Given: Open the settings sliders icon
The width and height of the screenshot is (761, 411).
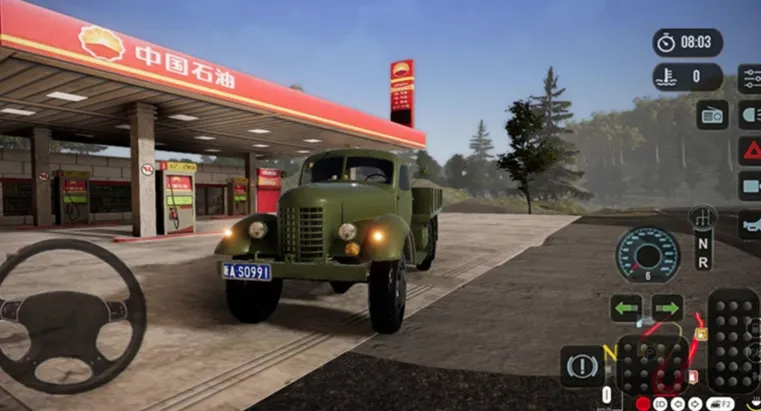Looking at the screenshot, I should pos(750,78).
